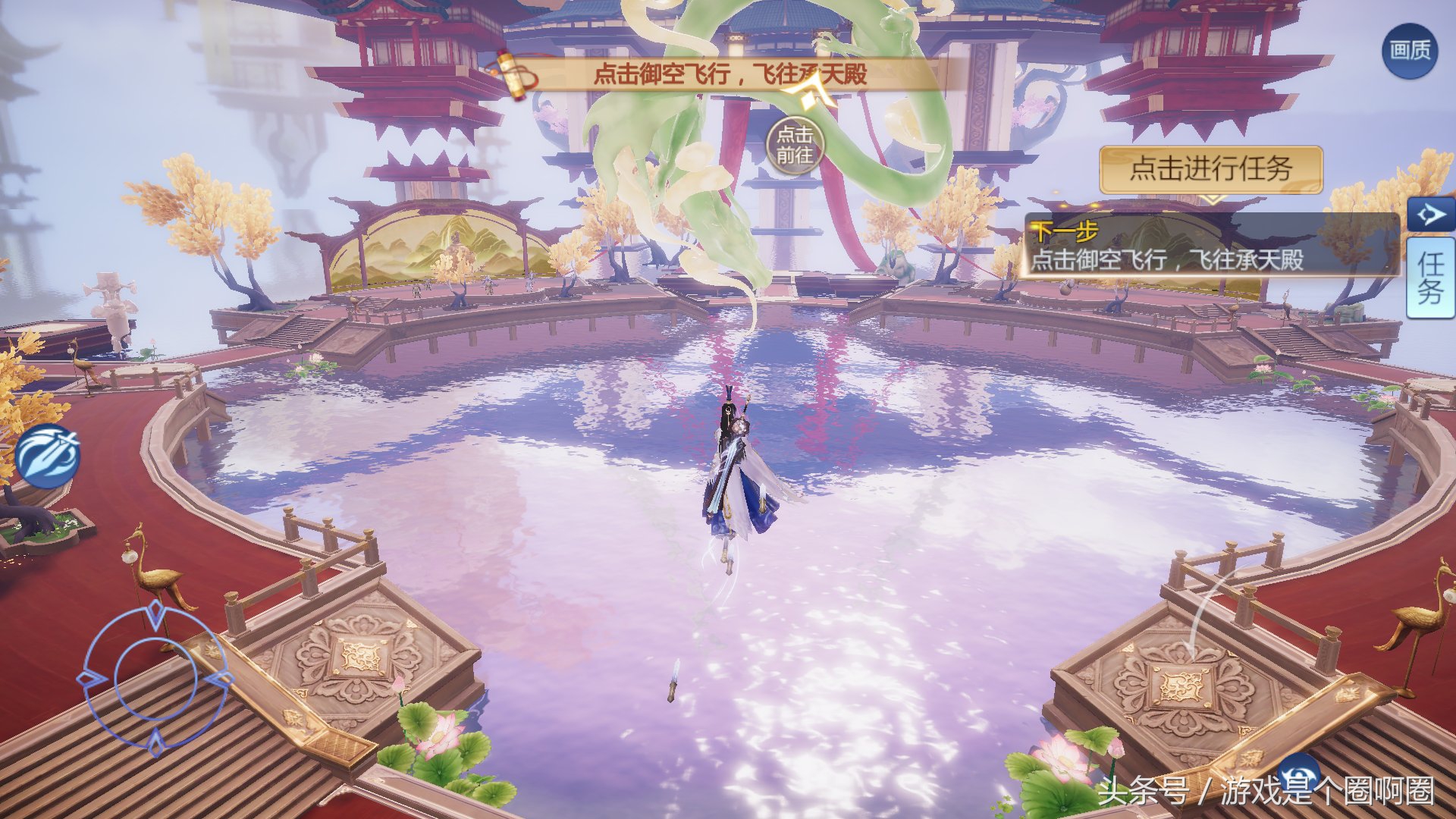The image size is (1456, 819).
Task: Open the 画质 graphics quality settings
Action: pyautogui.click(x=1410, y=52)
